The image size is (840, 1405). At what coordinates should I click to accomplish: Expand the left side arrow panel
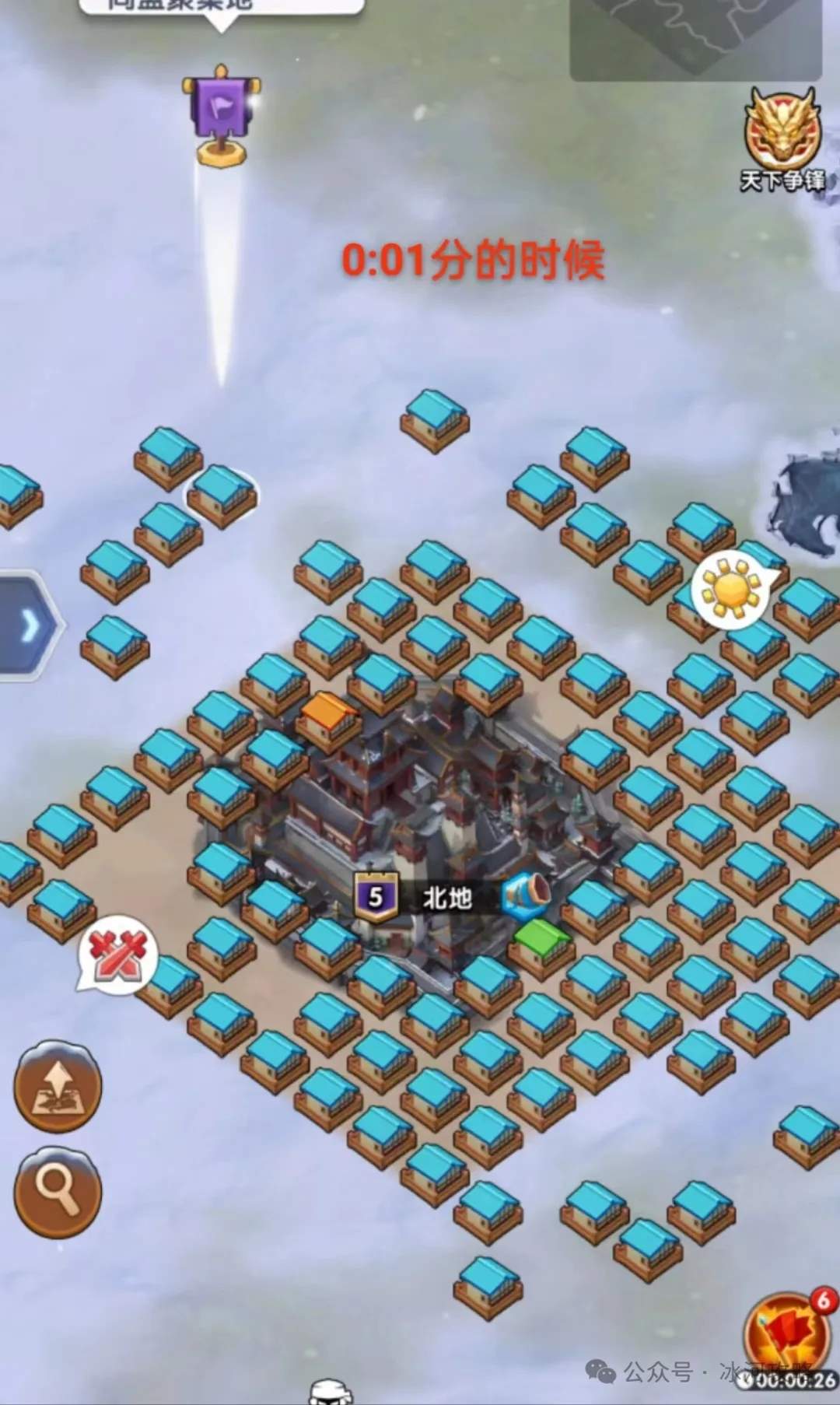click(x=29, y=625)
